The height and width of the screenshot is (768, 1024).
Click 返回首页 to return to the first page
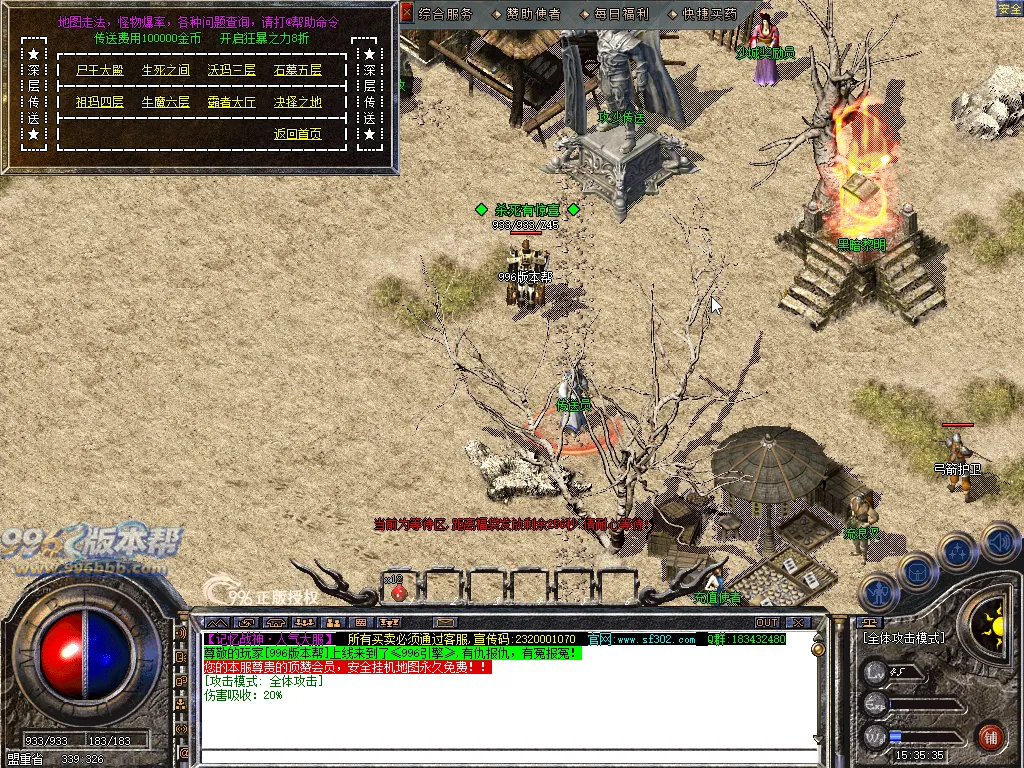[x=298, y=134]
